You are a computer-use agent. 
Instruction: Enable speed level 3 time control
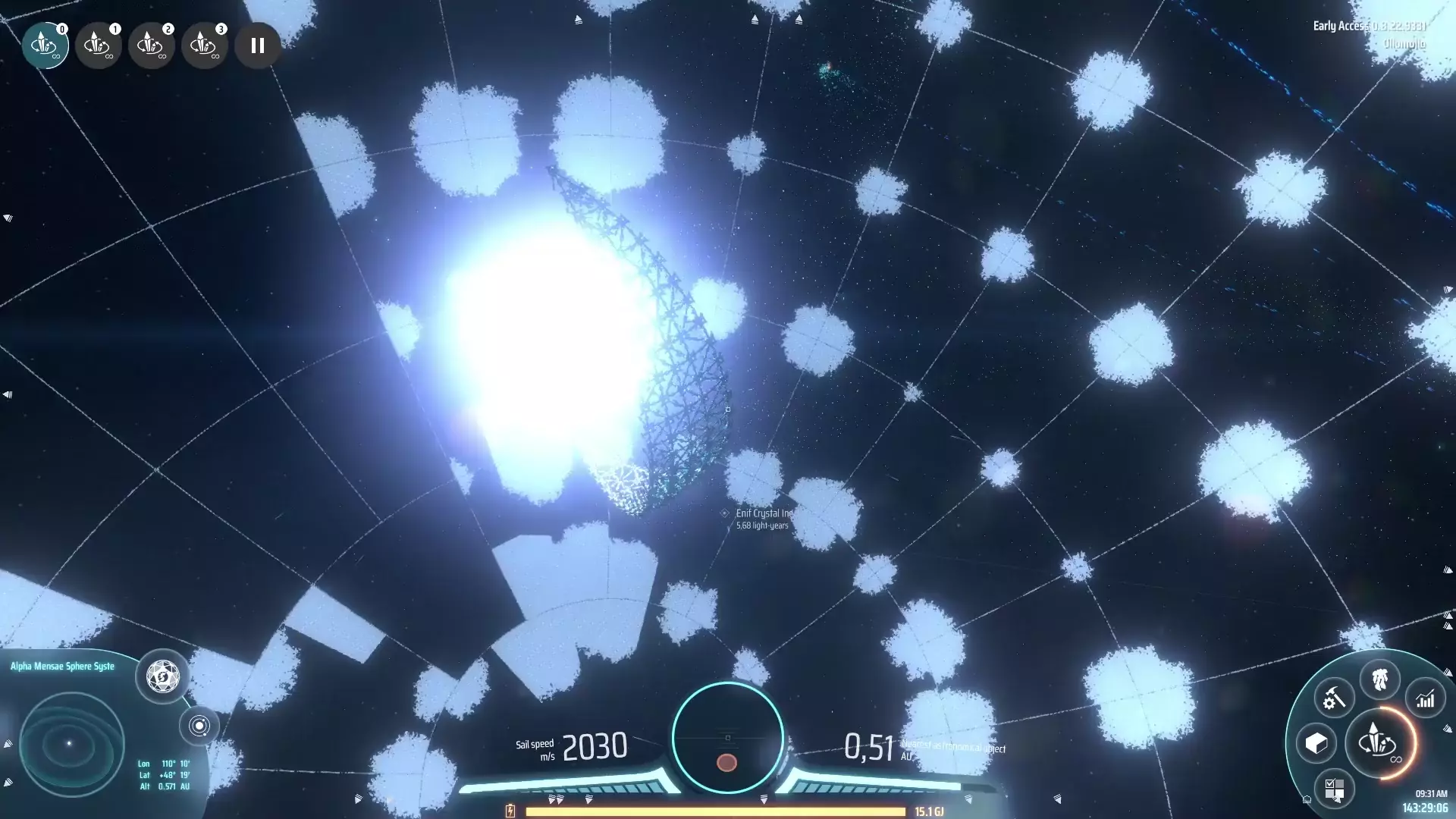[x=206, y=45]
